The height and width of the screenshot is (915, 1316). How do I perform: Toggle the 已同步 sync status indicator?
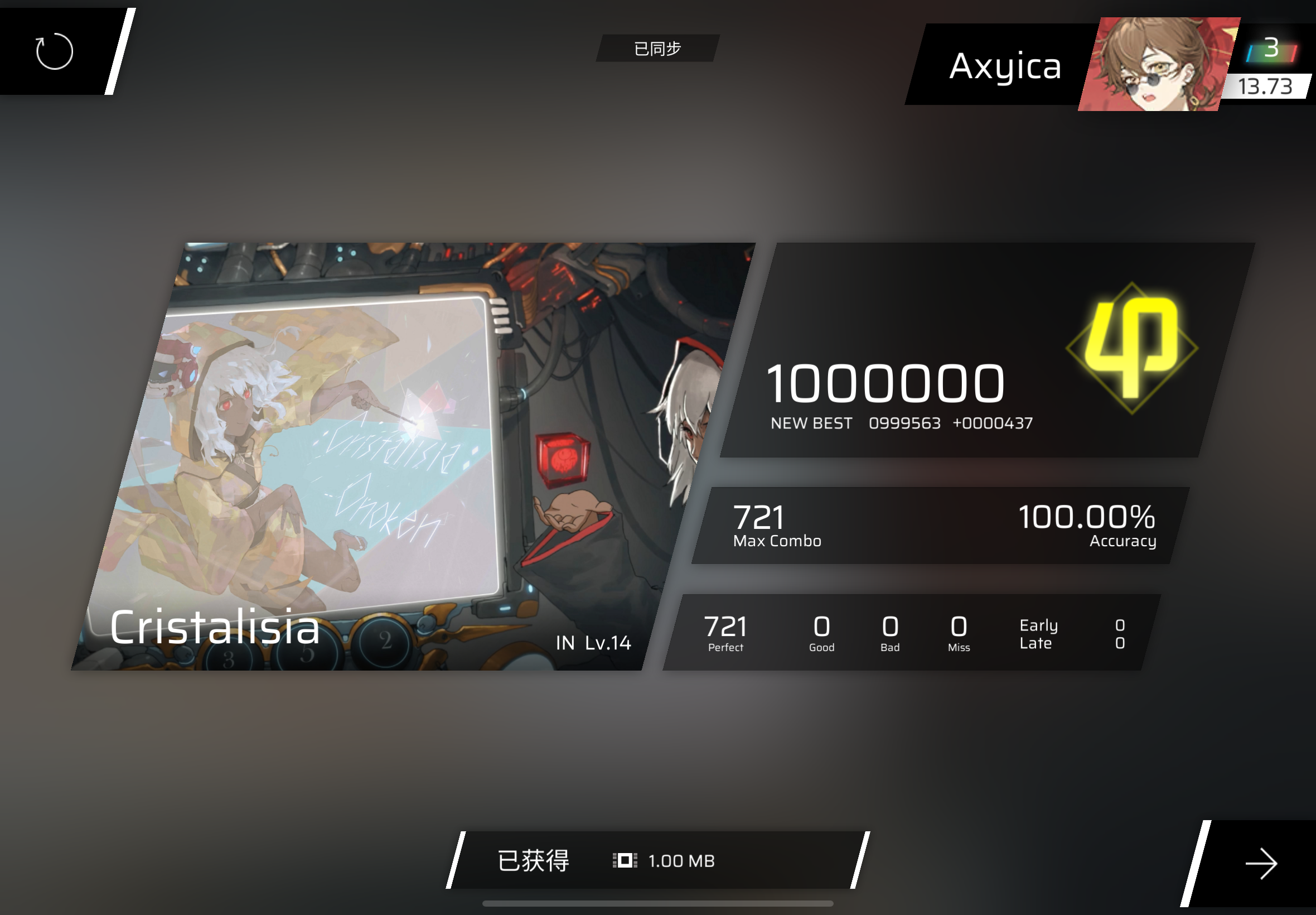pyautogui.click(x=657, y=49)
